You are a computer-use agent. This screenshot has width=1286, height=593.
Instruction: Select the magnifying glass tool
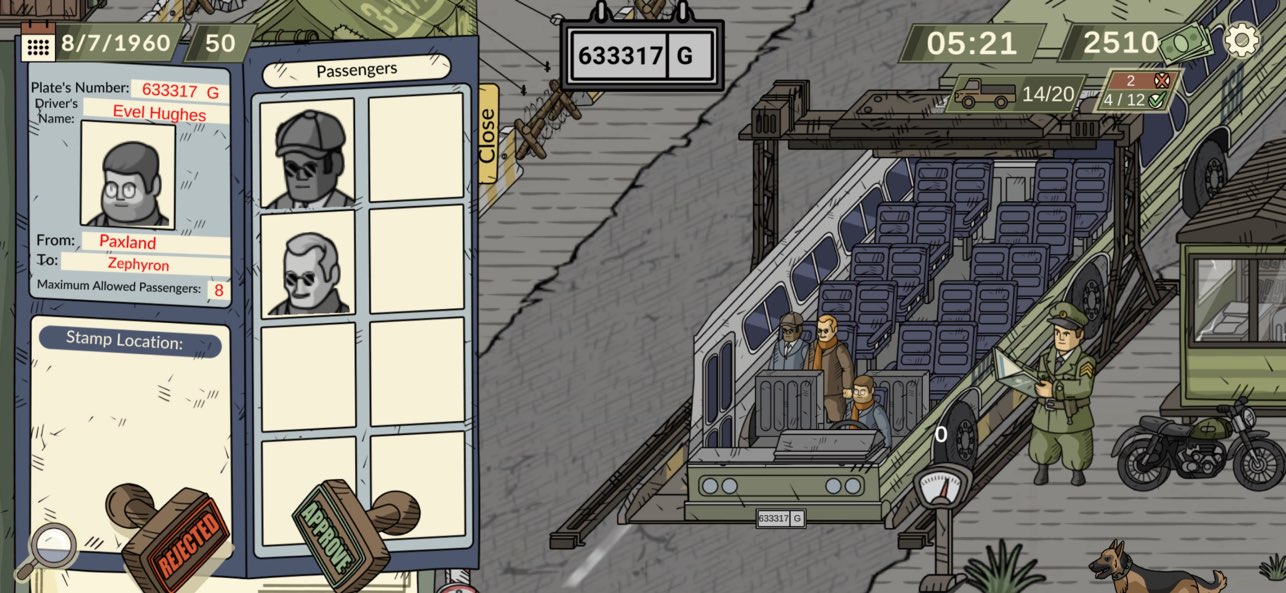point(45,549)
